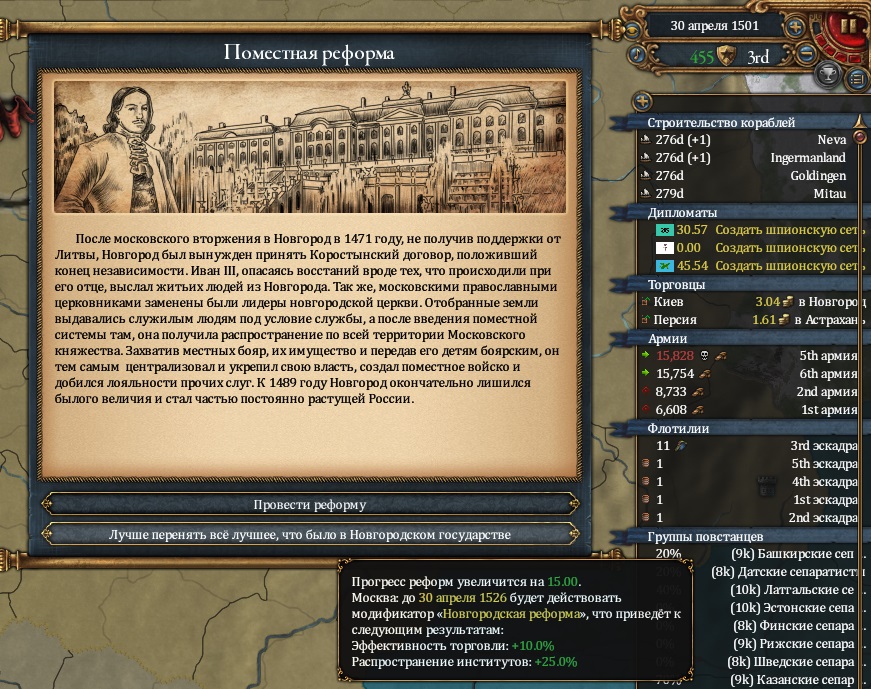
Task: Select the Neva ship under construction
Action: coord(750,140)
